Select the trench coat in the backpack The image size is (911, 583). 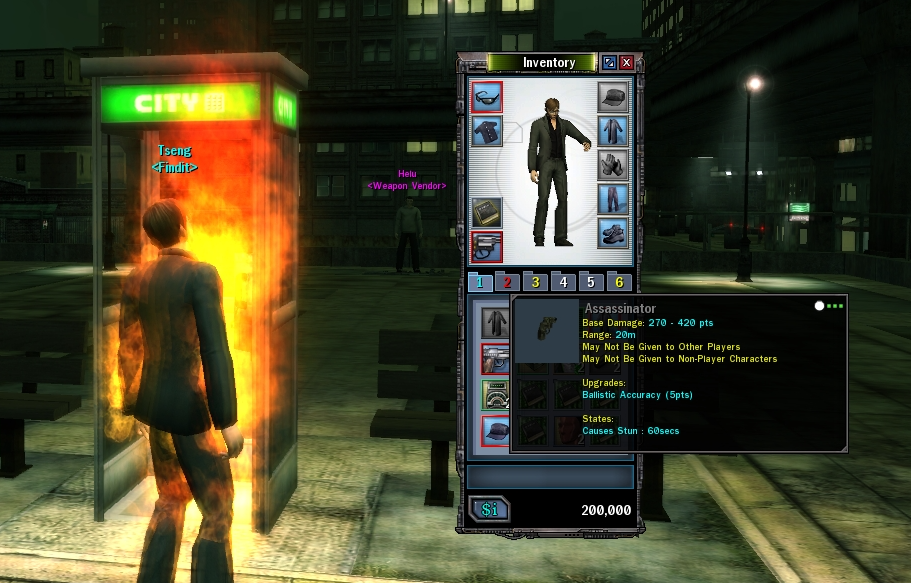tap(495, 322)
